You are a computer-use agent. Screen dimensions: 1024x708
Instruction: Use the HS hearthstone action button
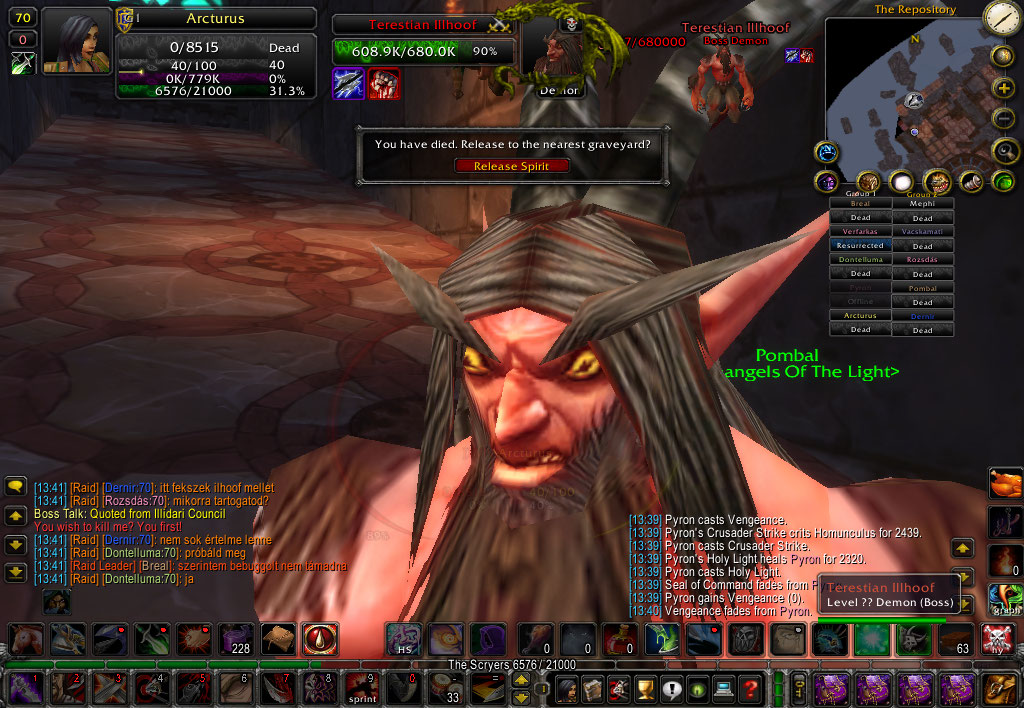tap(404, 639)
